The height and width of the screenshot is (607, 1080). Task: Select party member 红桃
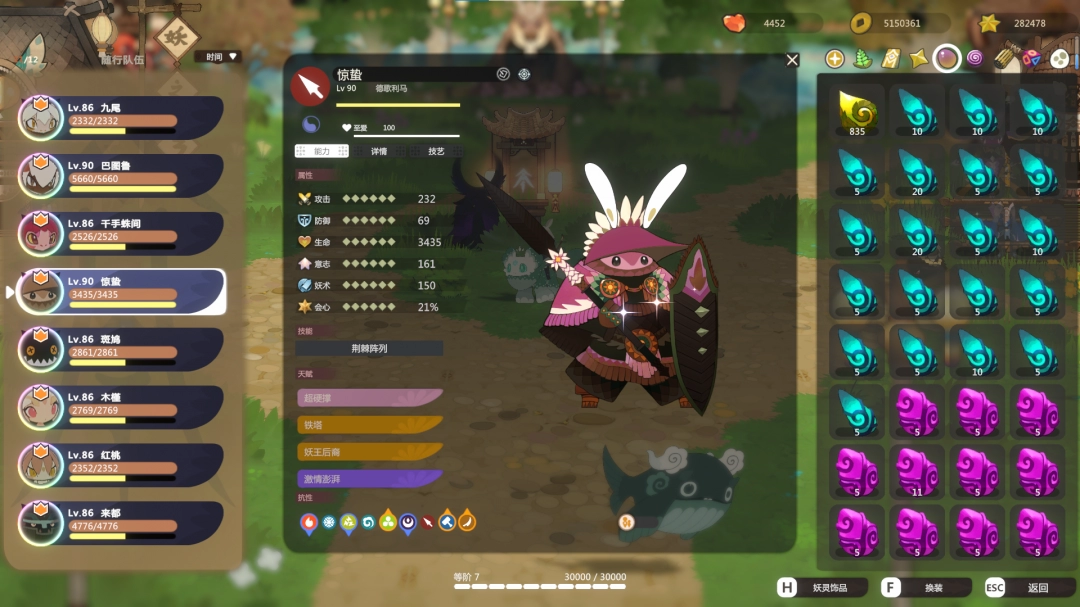pos(121,465)
